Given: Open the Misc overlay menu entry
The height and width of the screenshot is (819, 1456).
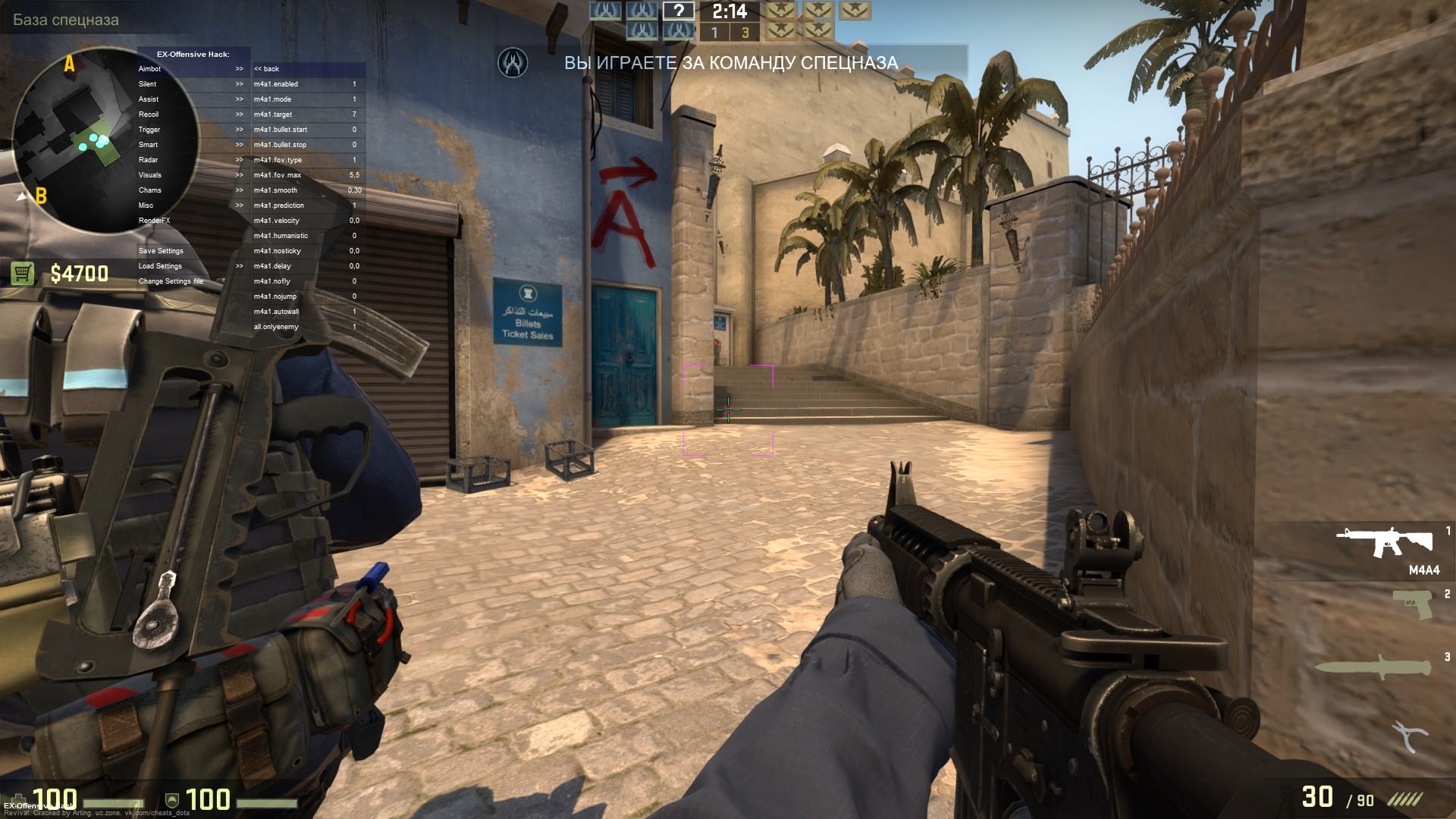Looking at the screenshot, I should click(146, 206).
